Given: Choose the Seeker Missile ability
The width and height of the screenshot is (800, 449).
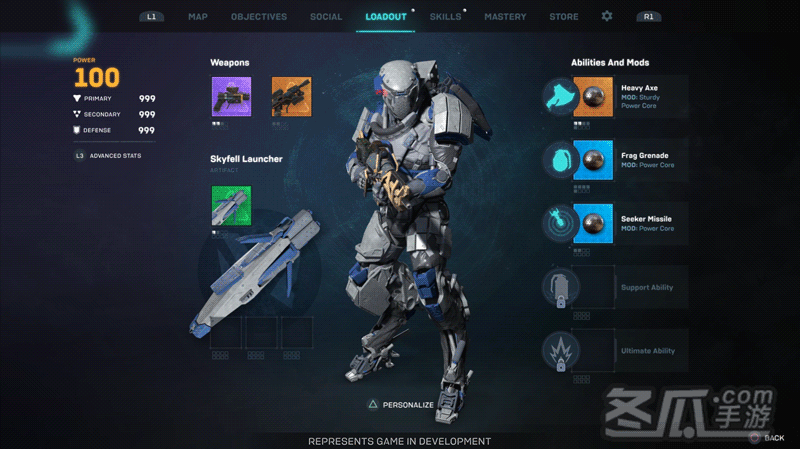Looking at the screenshot, I should coord(614,223).
